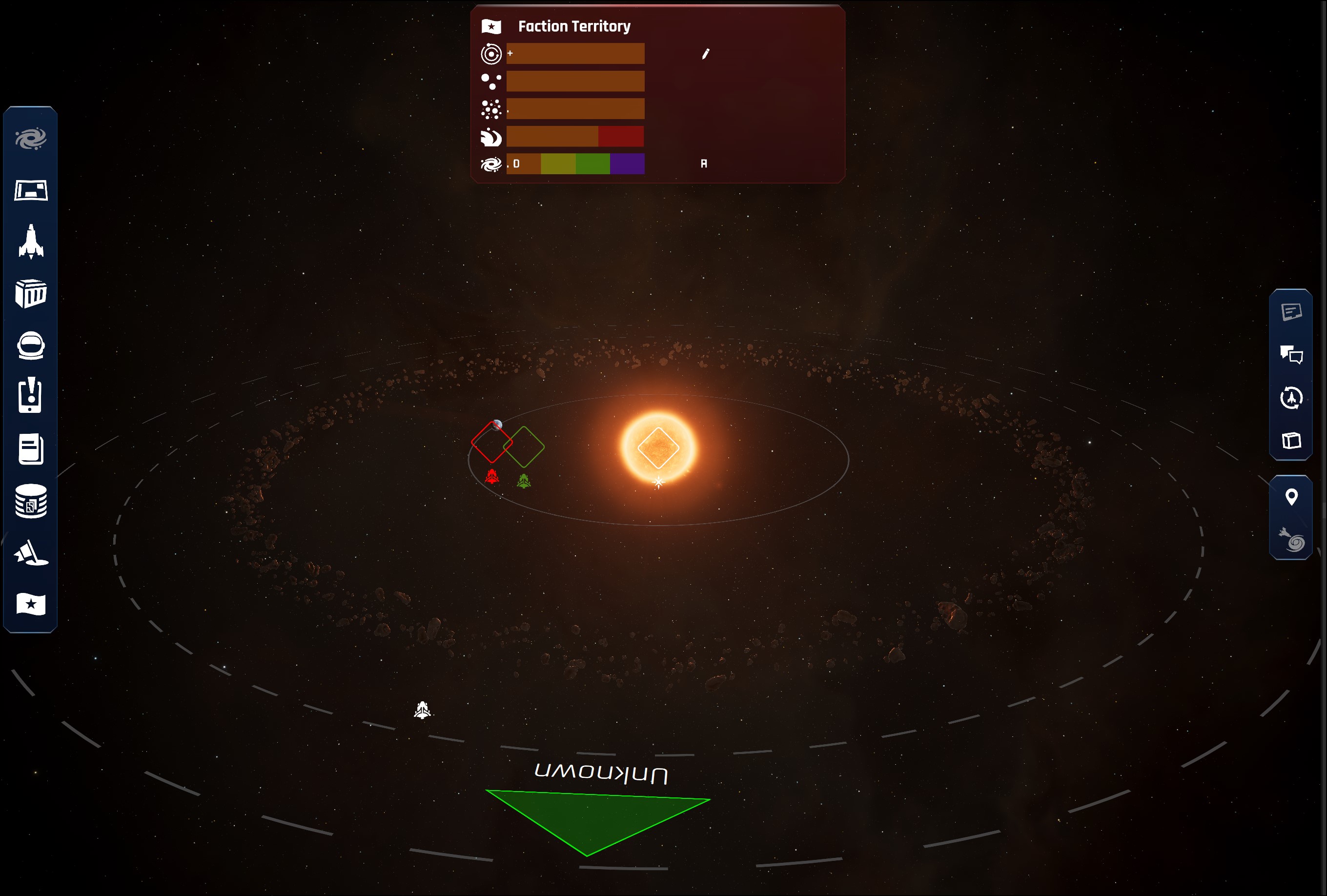Click the ship with circular arrows icon
Image resolution: width=1327 pixels, height=896 pixels.
coord(1291,398)
